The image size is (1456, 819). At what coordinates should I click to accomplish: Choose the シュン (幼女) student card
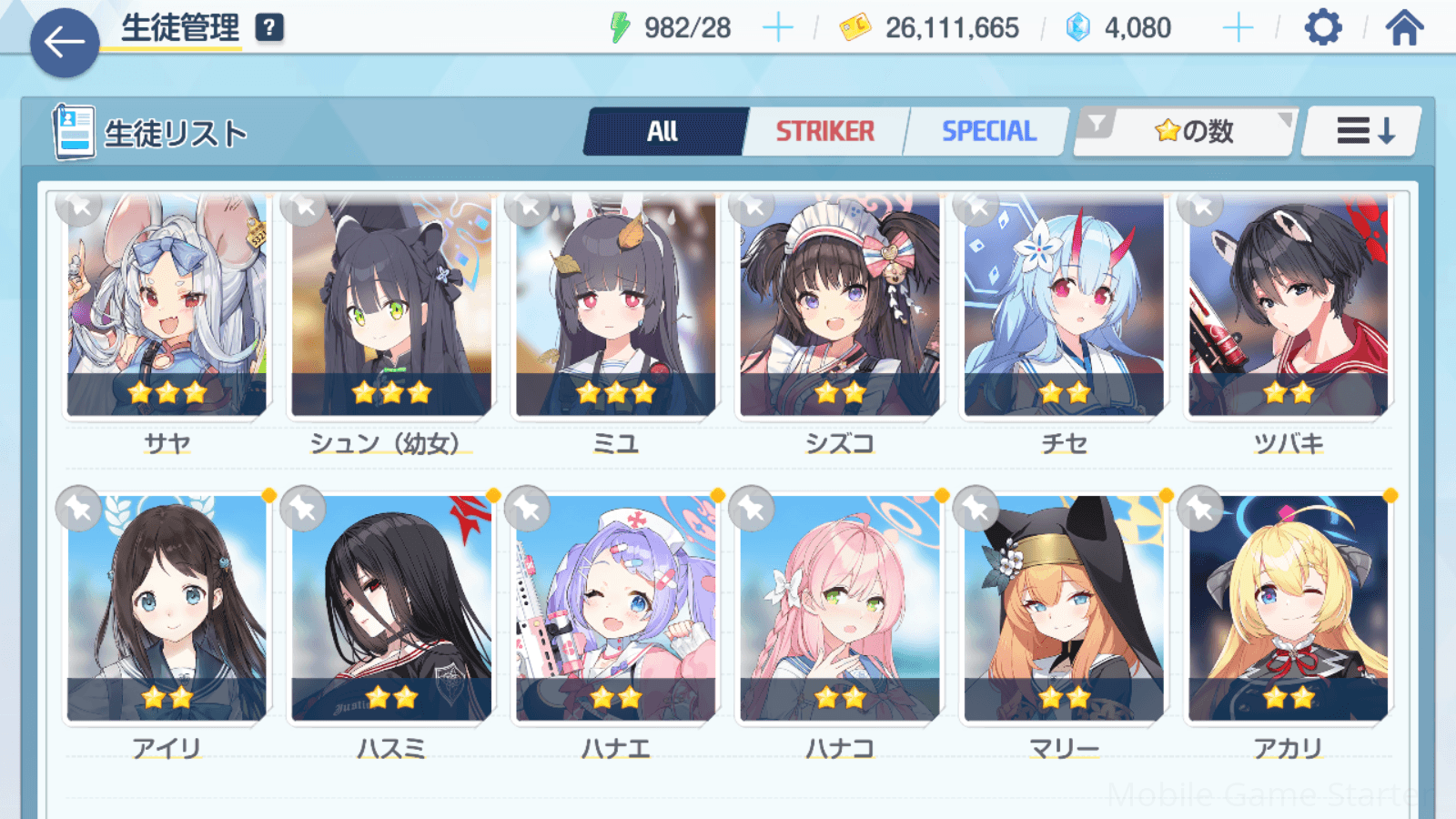391,305
